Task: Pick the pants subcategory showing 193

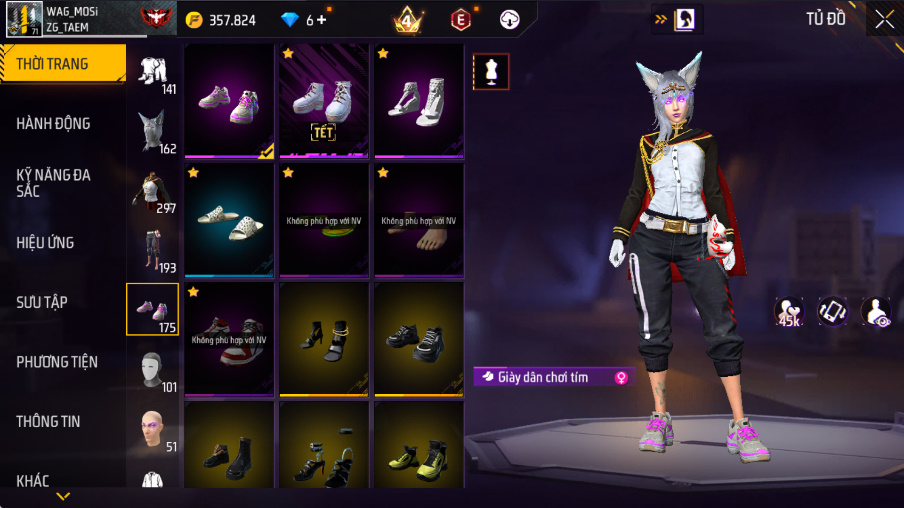Action: (153, 250)
